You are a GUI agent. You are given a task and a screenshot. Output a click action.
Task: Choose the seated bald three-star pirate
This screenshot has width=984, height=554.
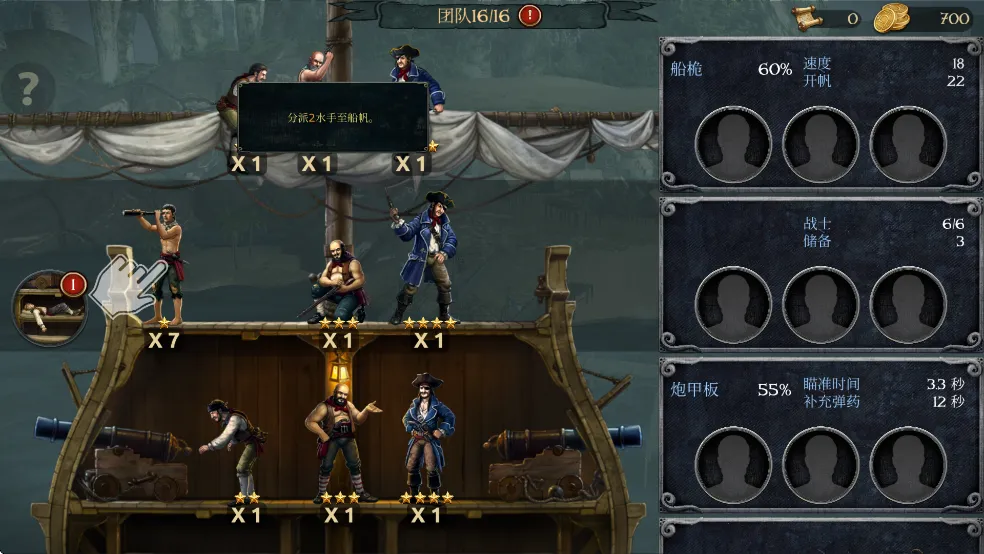click(337, 280)
